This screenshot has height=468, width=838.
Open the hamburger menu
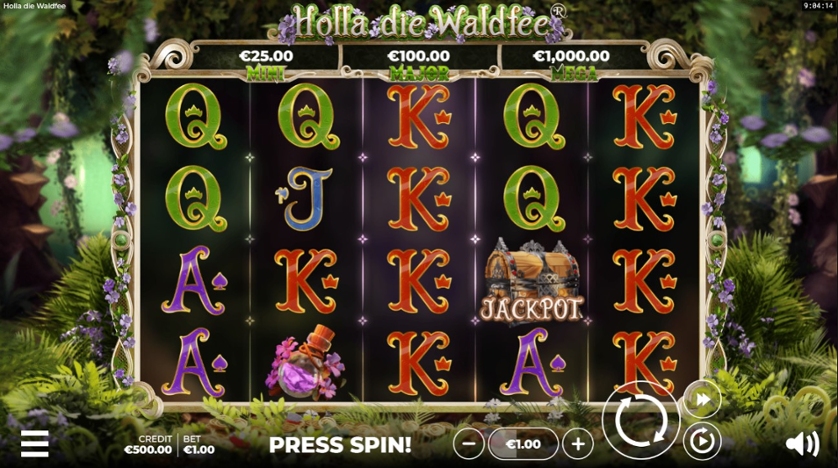(x=34, y=443)
